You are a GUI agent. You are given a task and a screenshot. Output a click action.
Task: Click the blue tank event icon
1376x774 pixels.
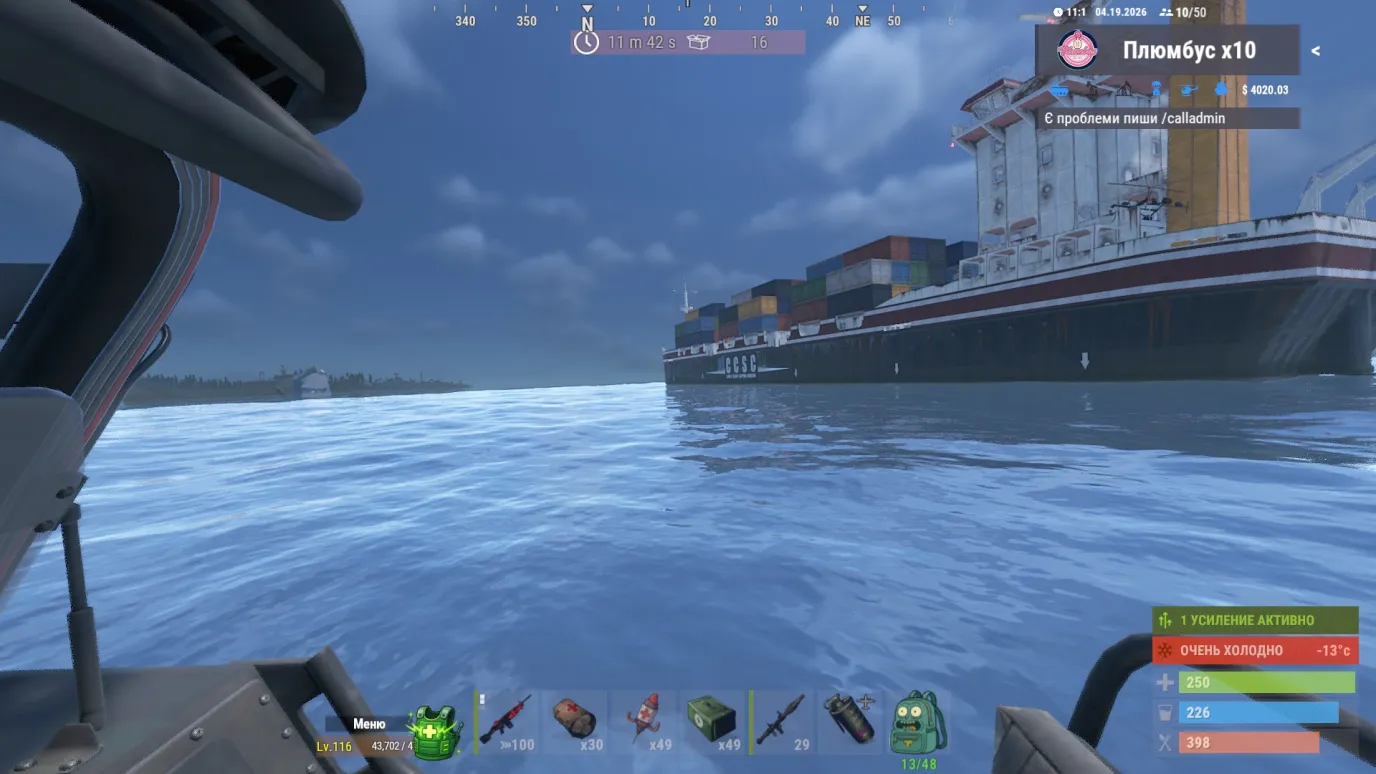point(1059,91)
